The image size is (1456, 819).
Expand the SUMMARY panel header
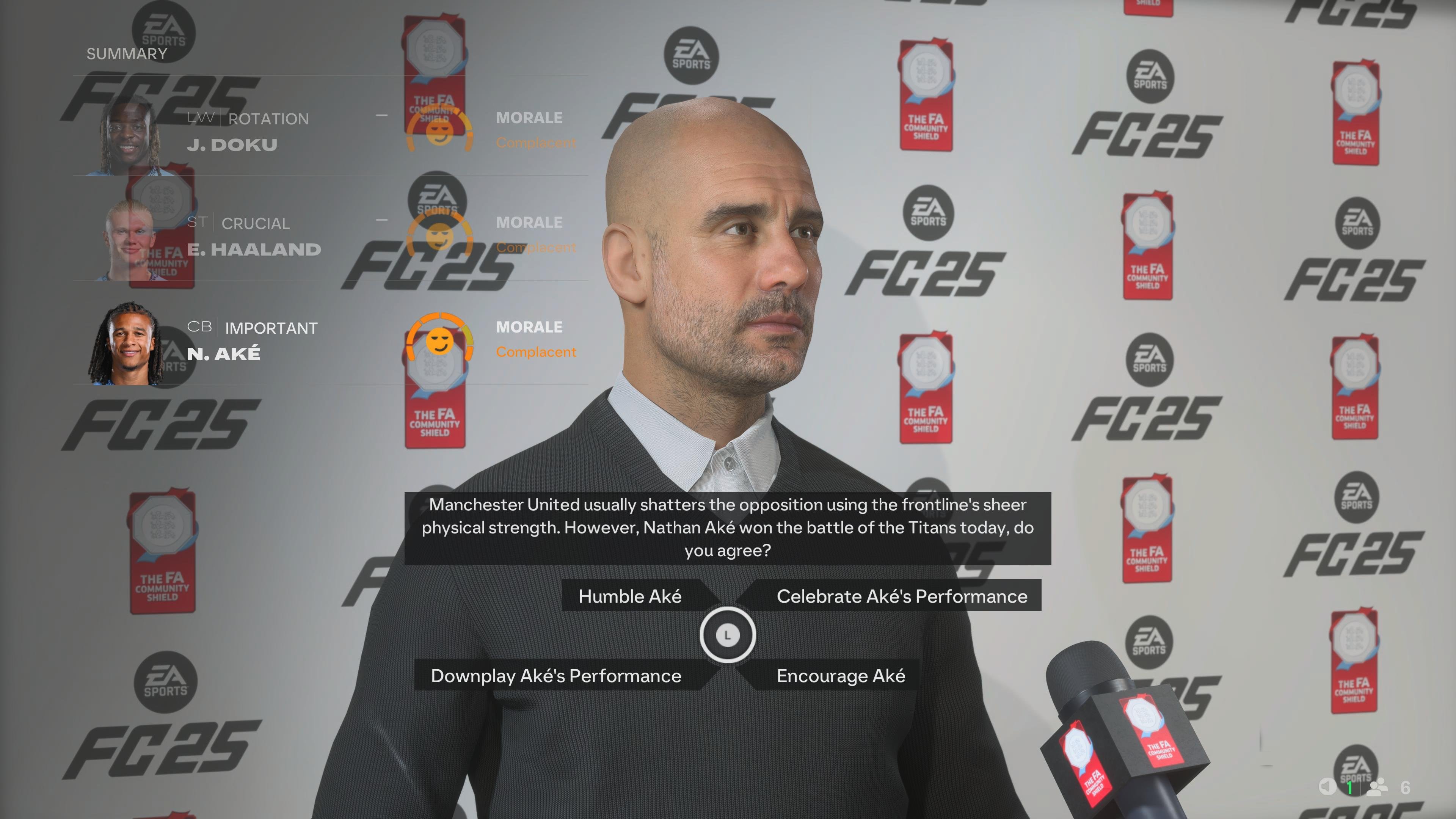(x=126, y=54)
